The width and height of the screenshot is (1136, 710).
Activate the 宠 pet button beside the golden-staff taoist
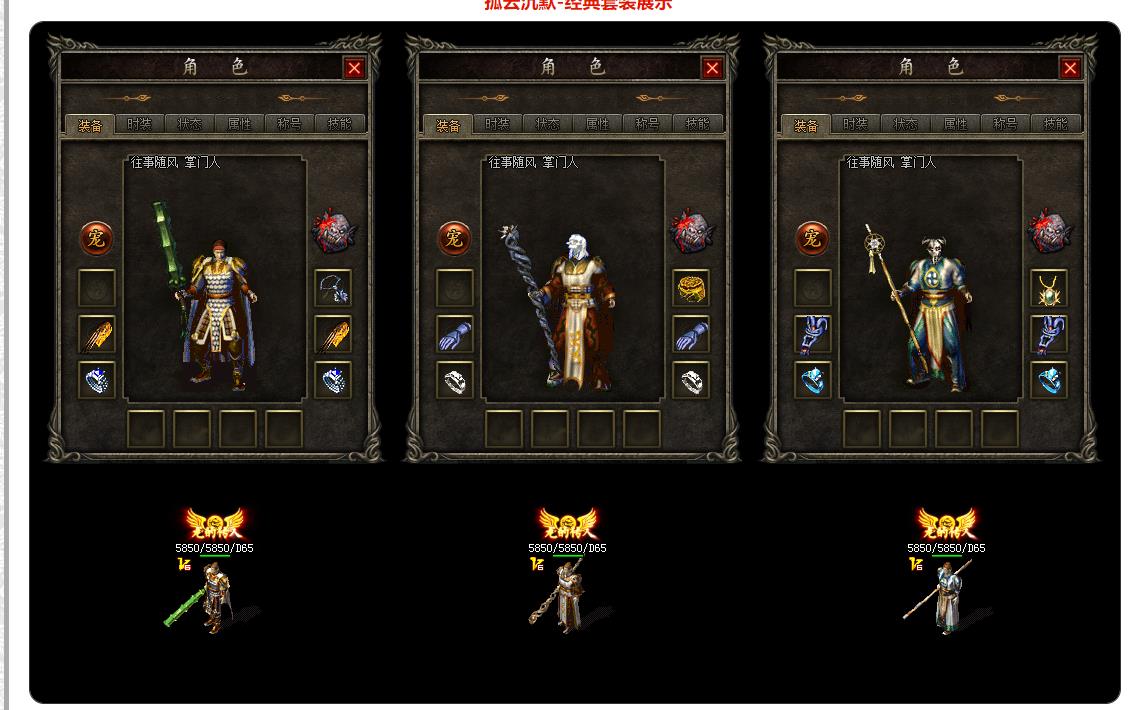(812, 239)
